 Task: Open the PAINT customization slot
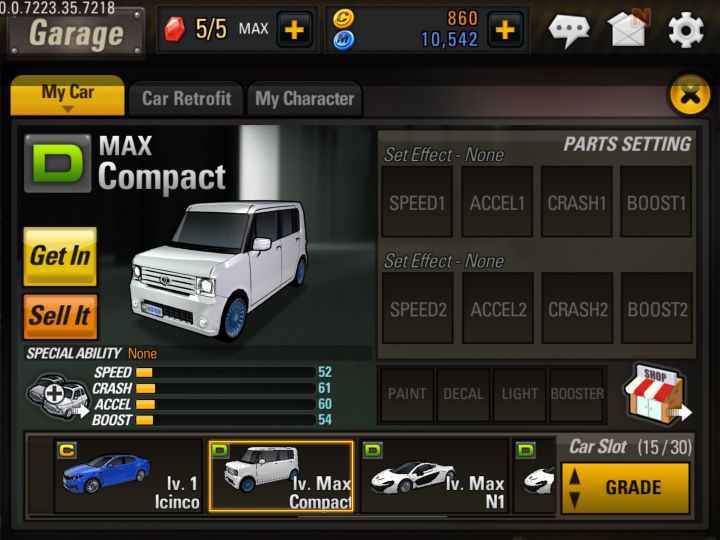[408, 394]
